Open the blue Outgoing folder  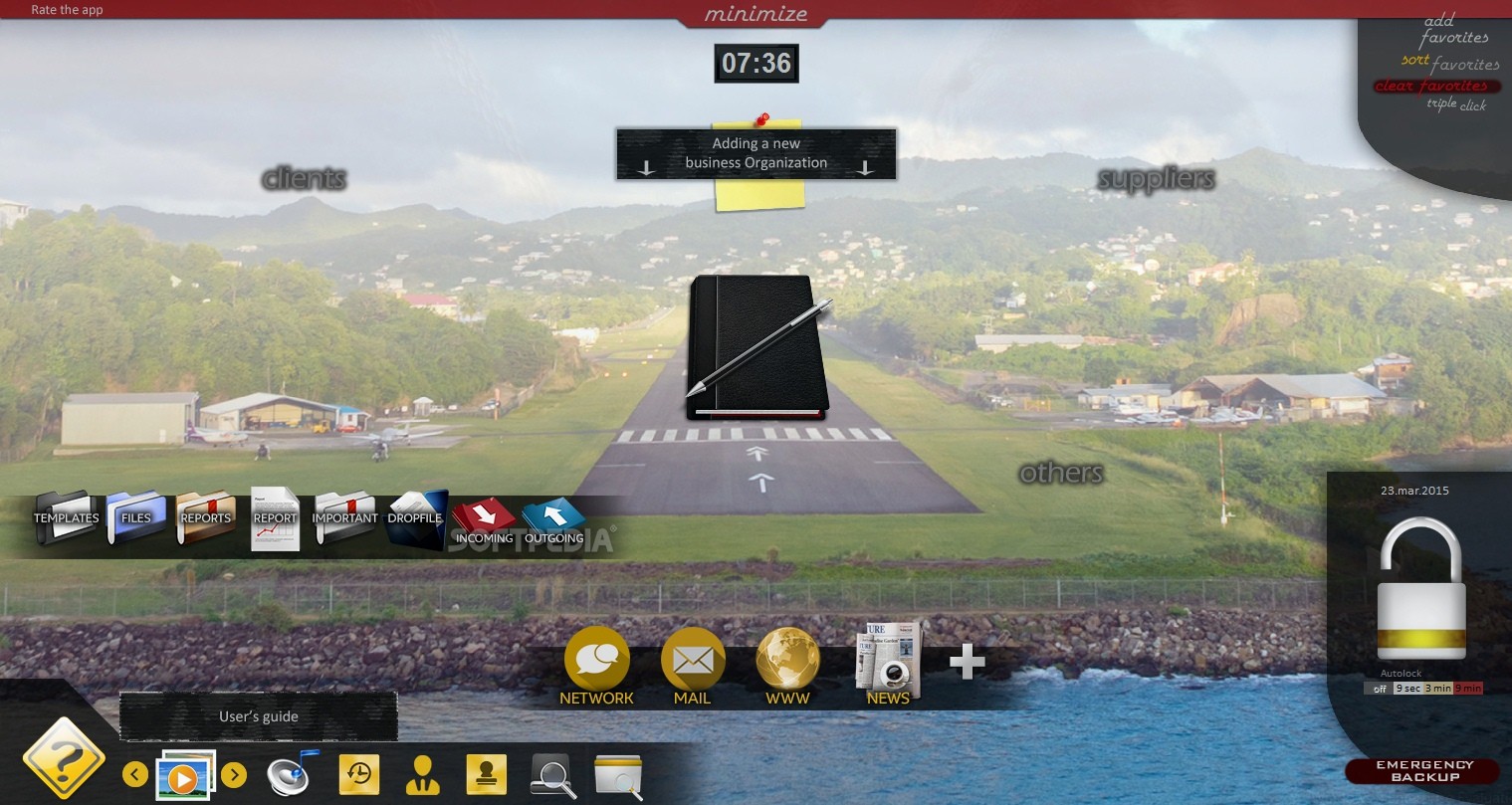pyautogui.click(x=553, y=521)
